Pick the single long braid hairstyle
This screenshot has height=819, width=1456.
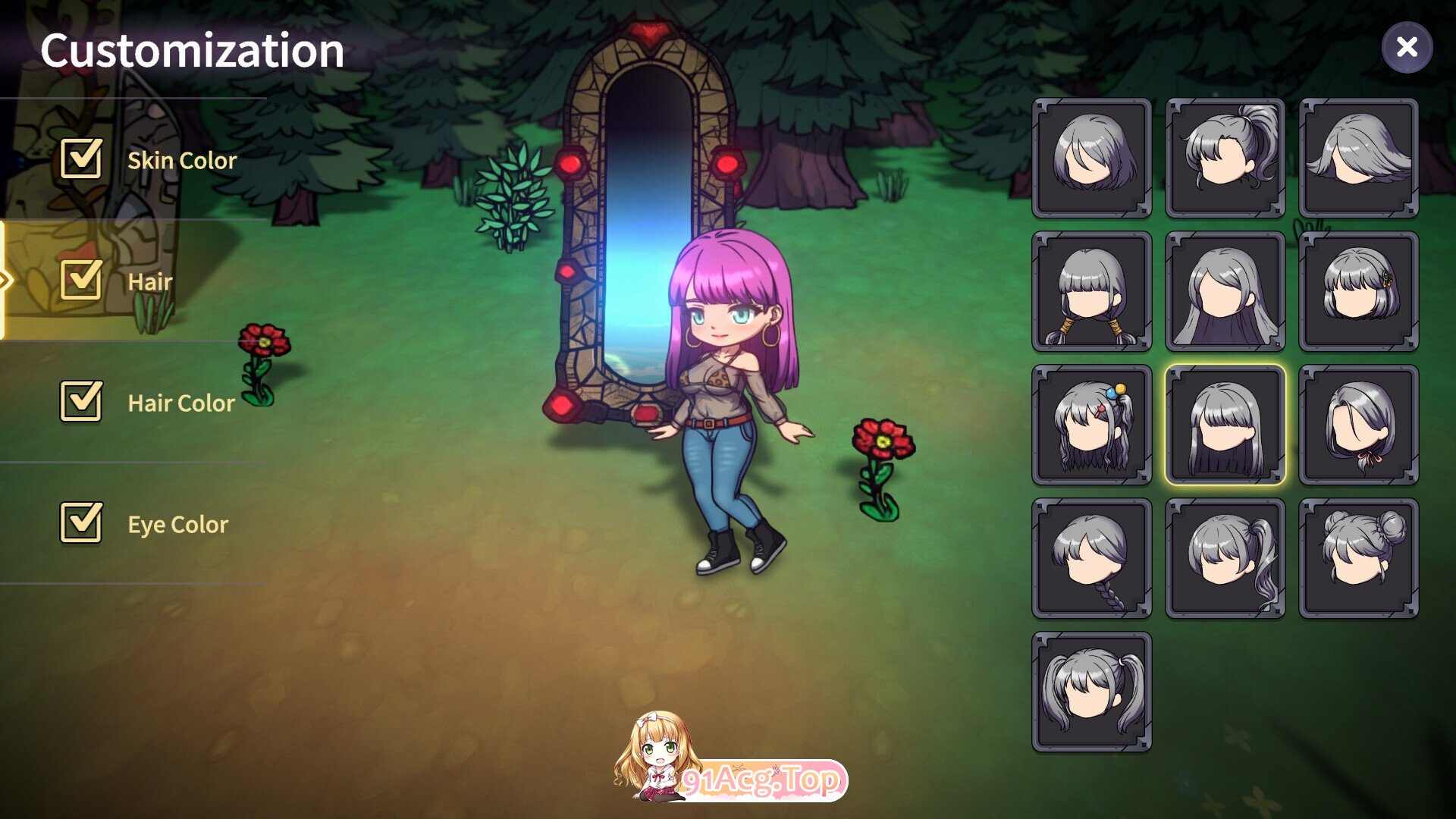1092,558
